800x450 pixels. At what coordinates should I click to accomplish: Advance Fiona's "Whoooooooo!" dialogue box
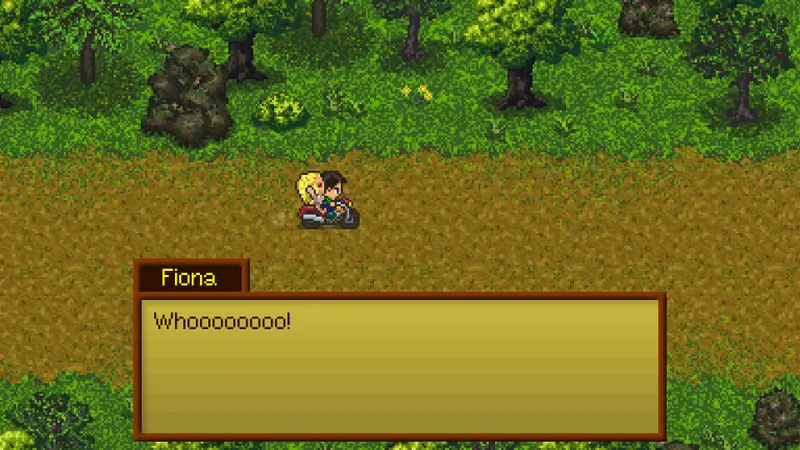[400, 366]
